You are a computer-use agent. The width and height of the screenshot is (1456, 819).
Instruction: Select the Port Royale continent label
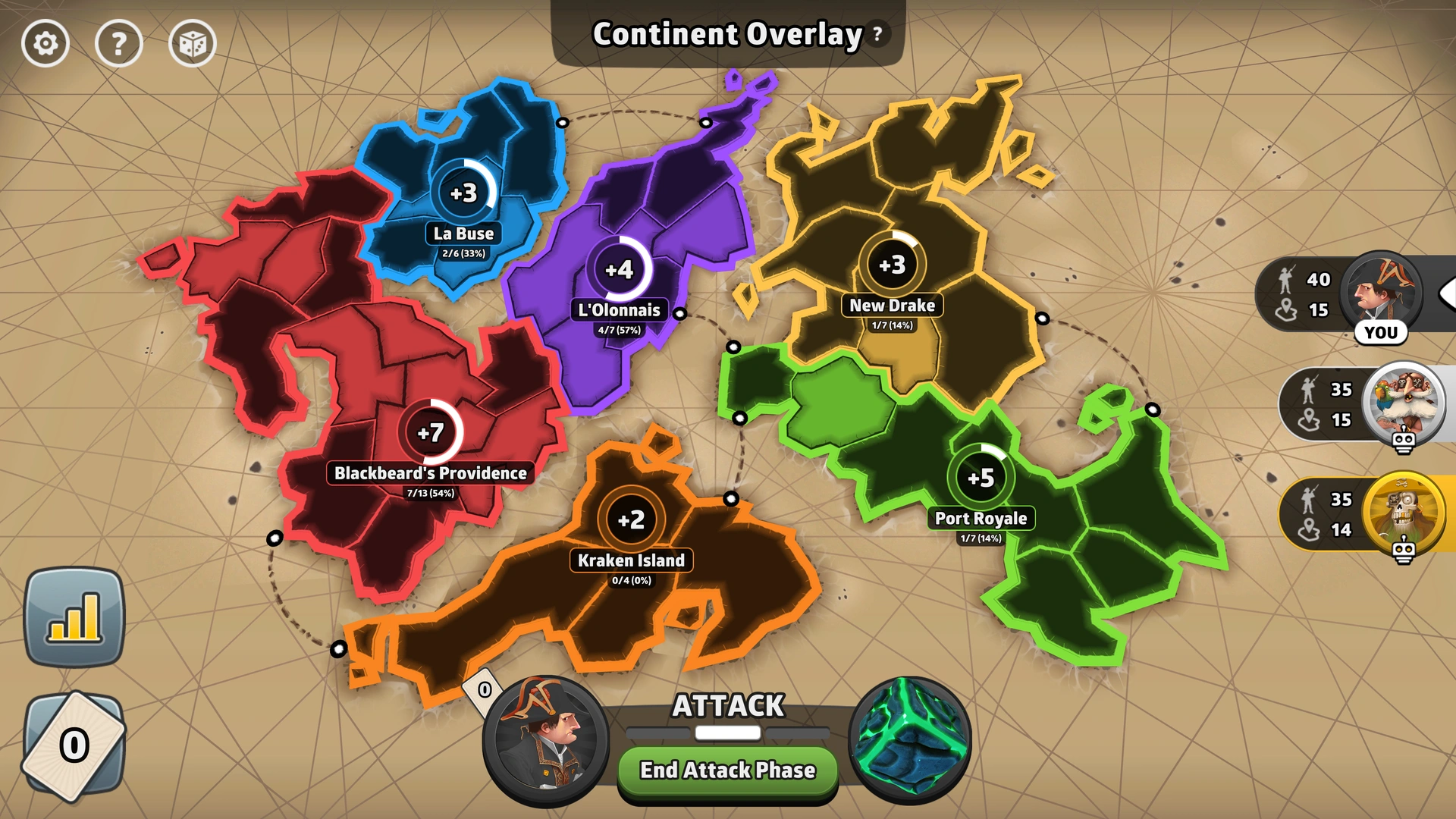click(x=981, y=519)
